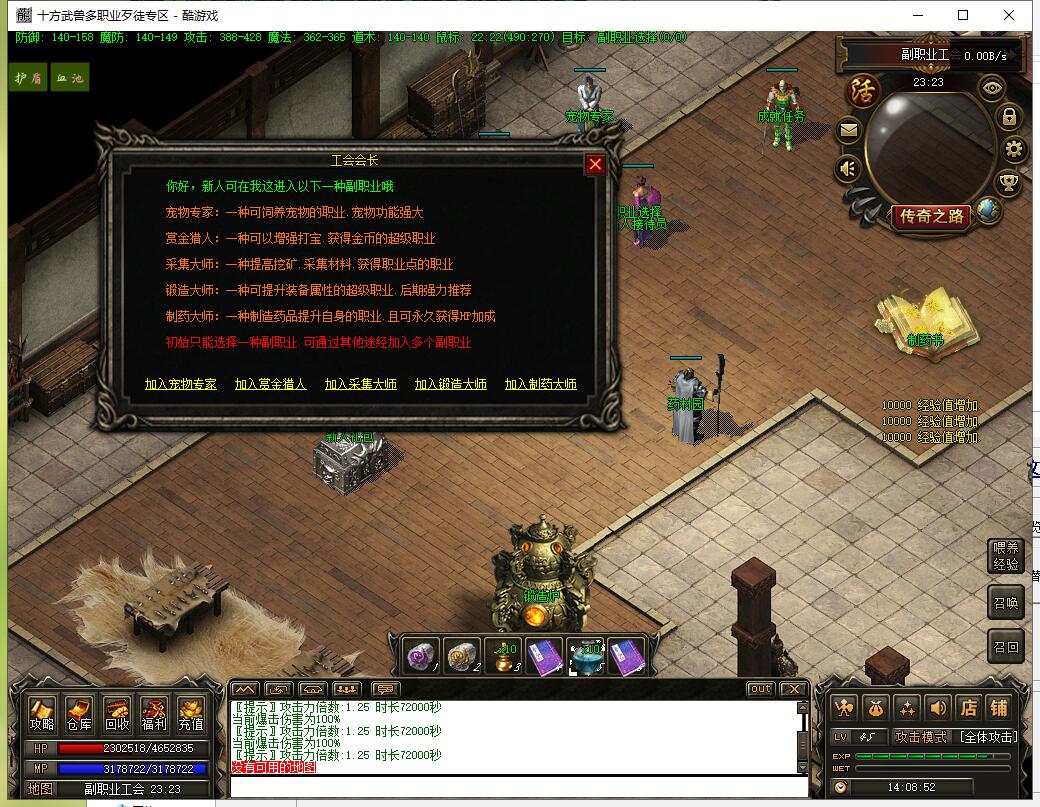The width and height of the screenshot is (1040, 807).
Task: Pick the 加入锻造大师 choice
Action: [x=450, y=384]
